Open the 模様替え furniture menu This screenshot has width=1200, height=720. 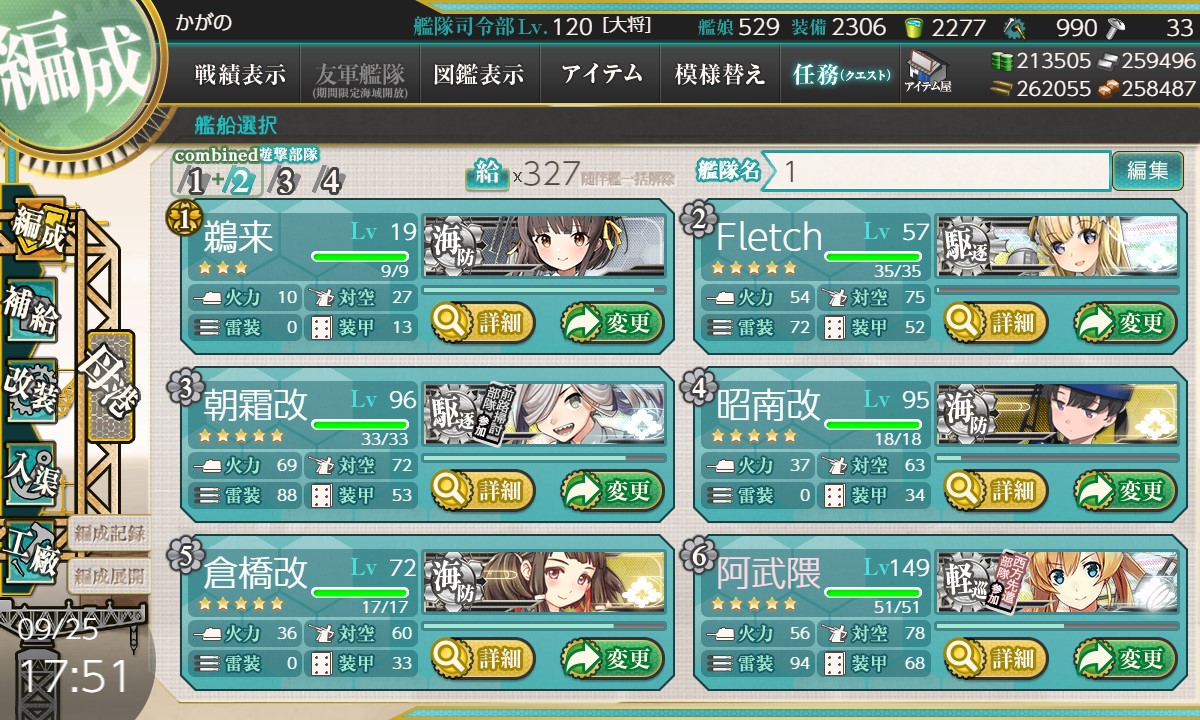(x=720, y=75)
